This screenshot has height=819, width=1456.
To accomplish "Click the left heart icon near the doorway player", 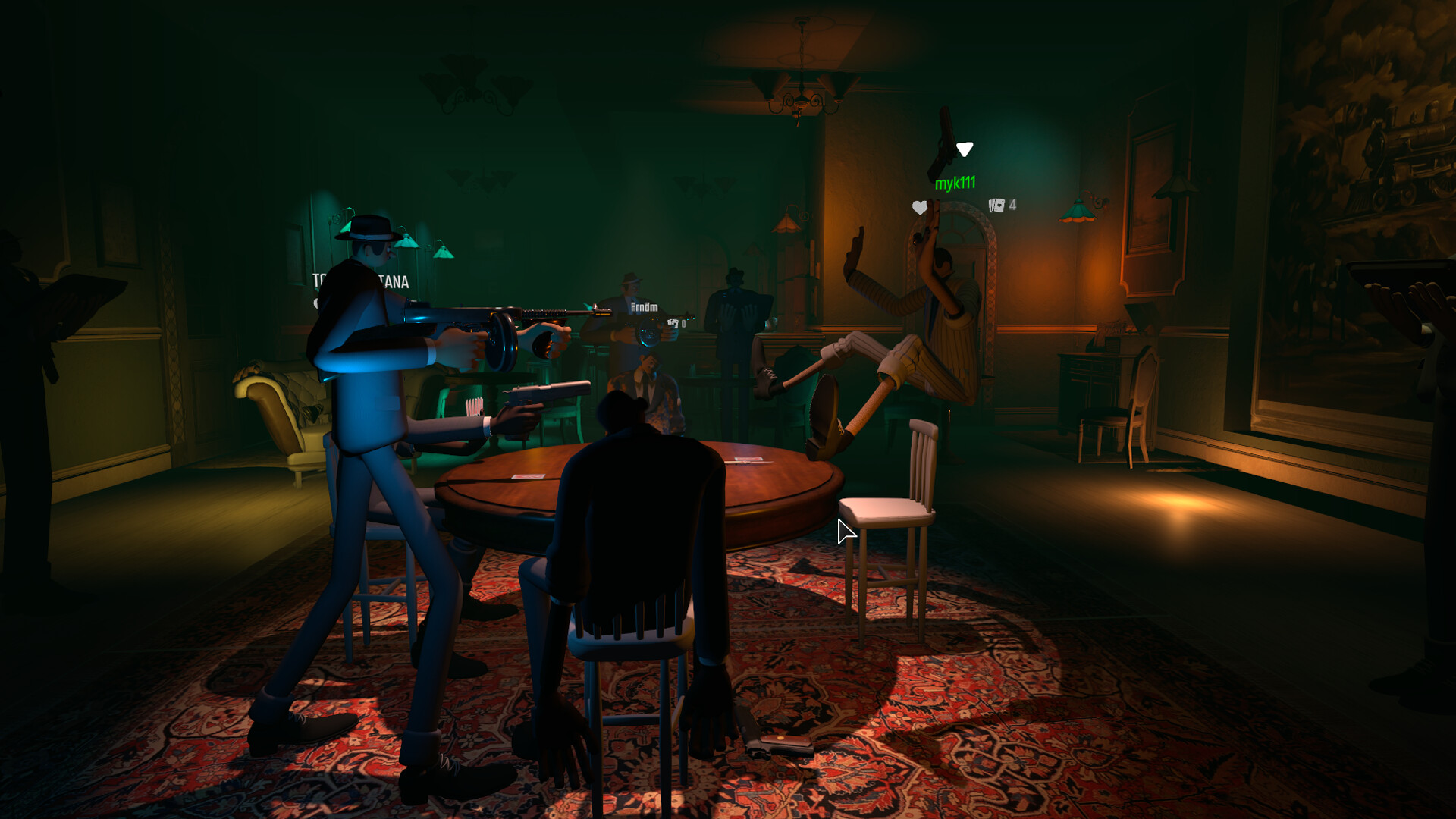I will tap(919, 208).
